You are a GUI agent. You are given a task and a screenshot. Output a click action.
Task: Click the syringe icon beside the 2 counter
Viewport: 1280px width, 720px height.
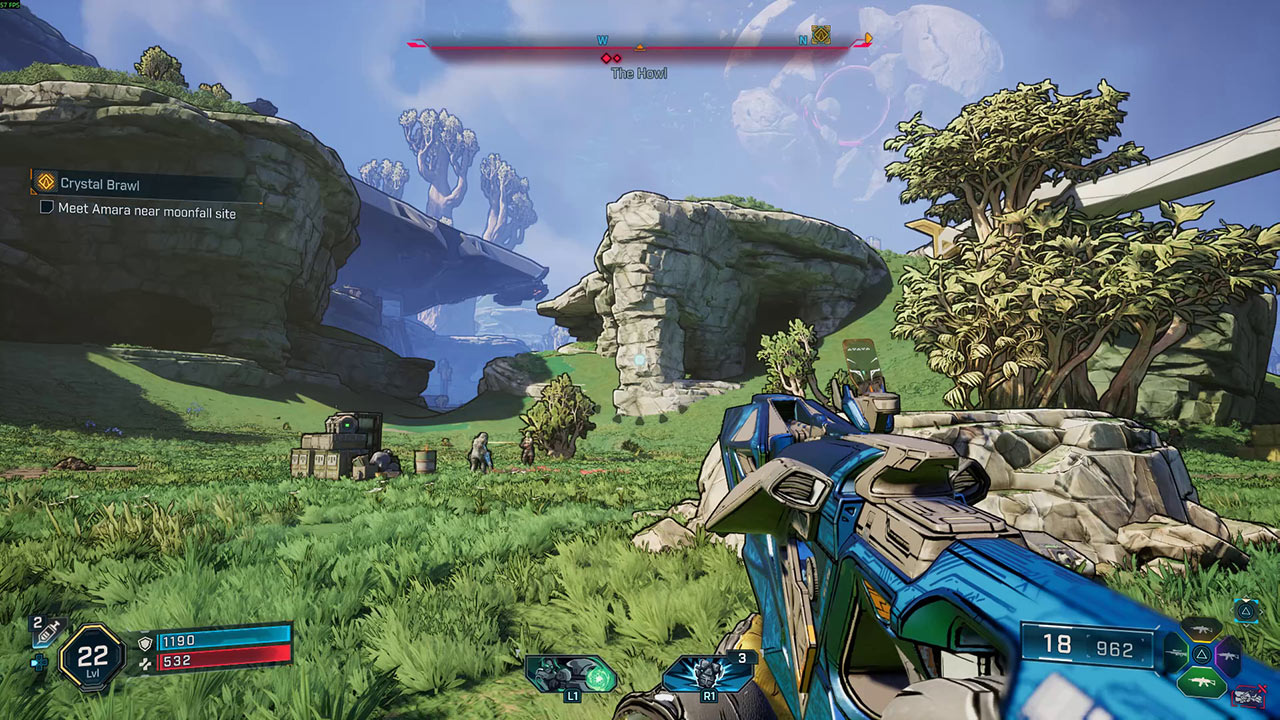tap(48, 633)
